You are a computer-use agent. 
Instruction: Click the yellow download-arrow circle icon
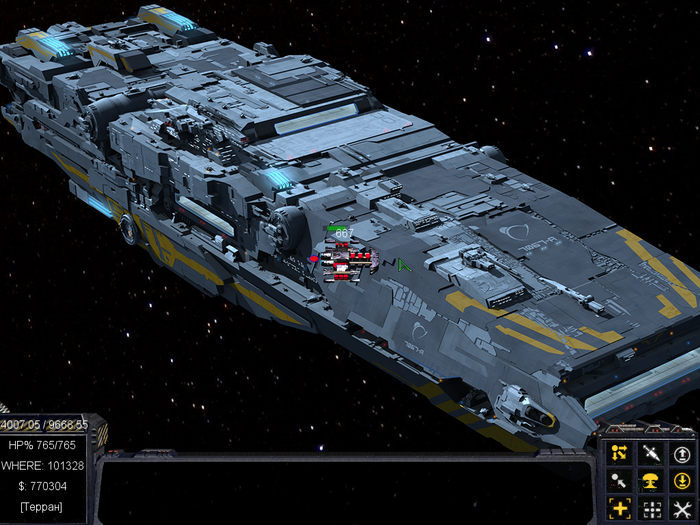pyautogui.click(x=683, y=481)
